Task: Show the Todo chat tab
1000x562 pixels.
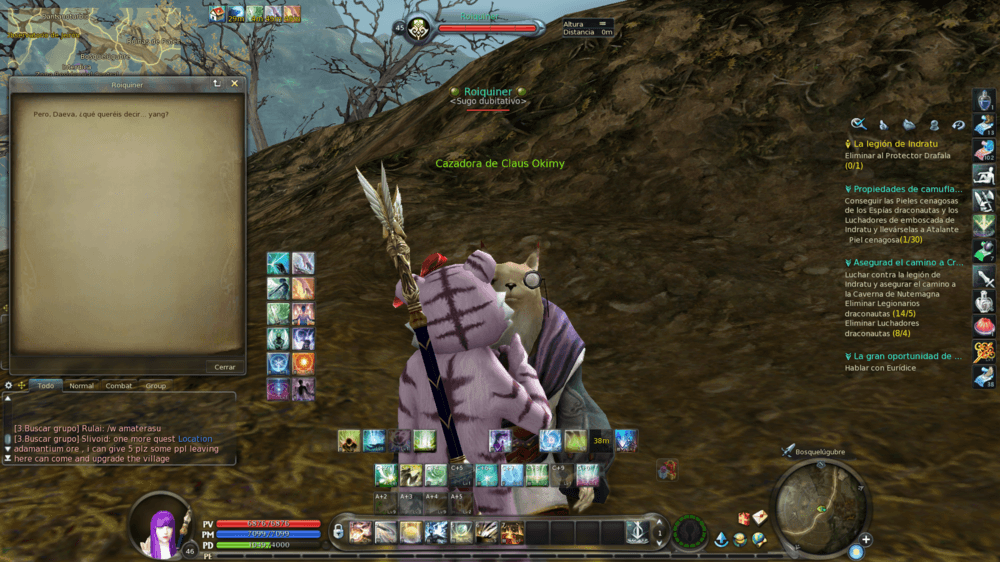Action: (x=46, y=385)
